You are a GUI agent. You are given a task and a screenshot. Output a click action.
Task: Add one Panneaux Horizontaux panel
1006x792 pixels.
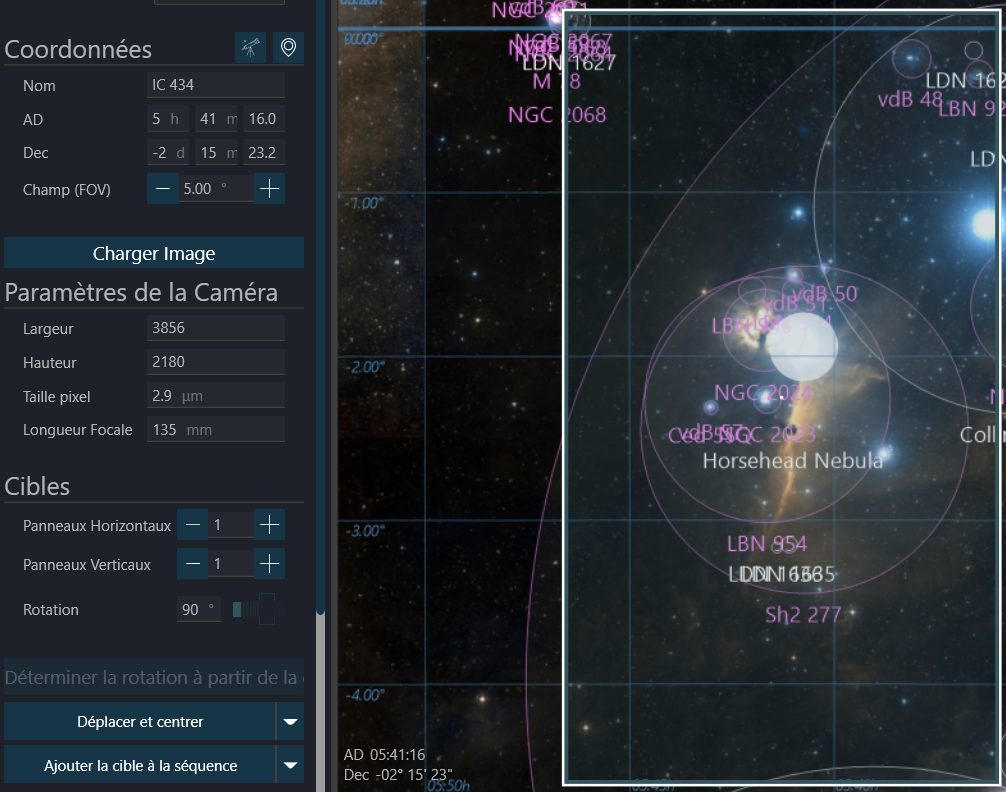[x=269, y=524]
